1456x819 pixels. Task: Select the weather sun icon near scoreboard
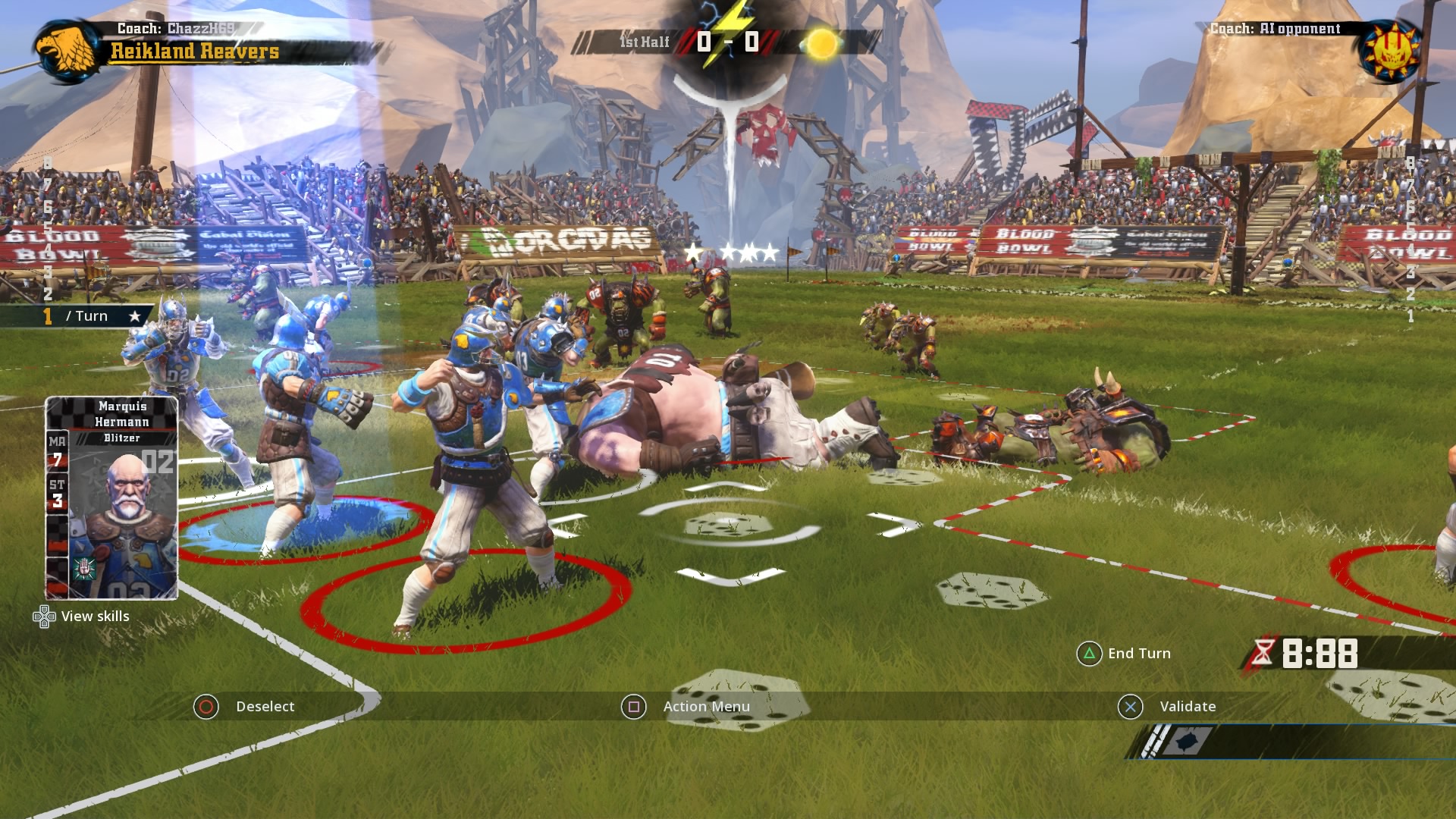824,43
